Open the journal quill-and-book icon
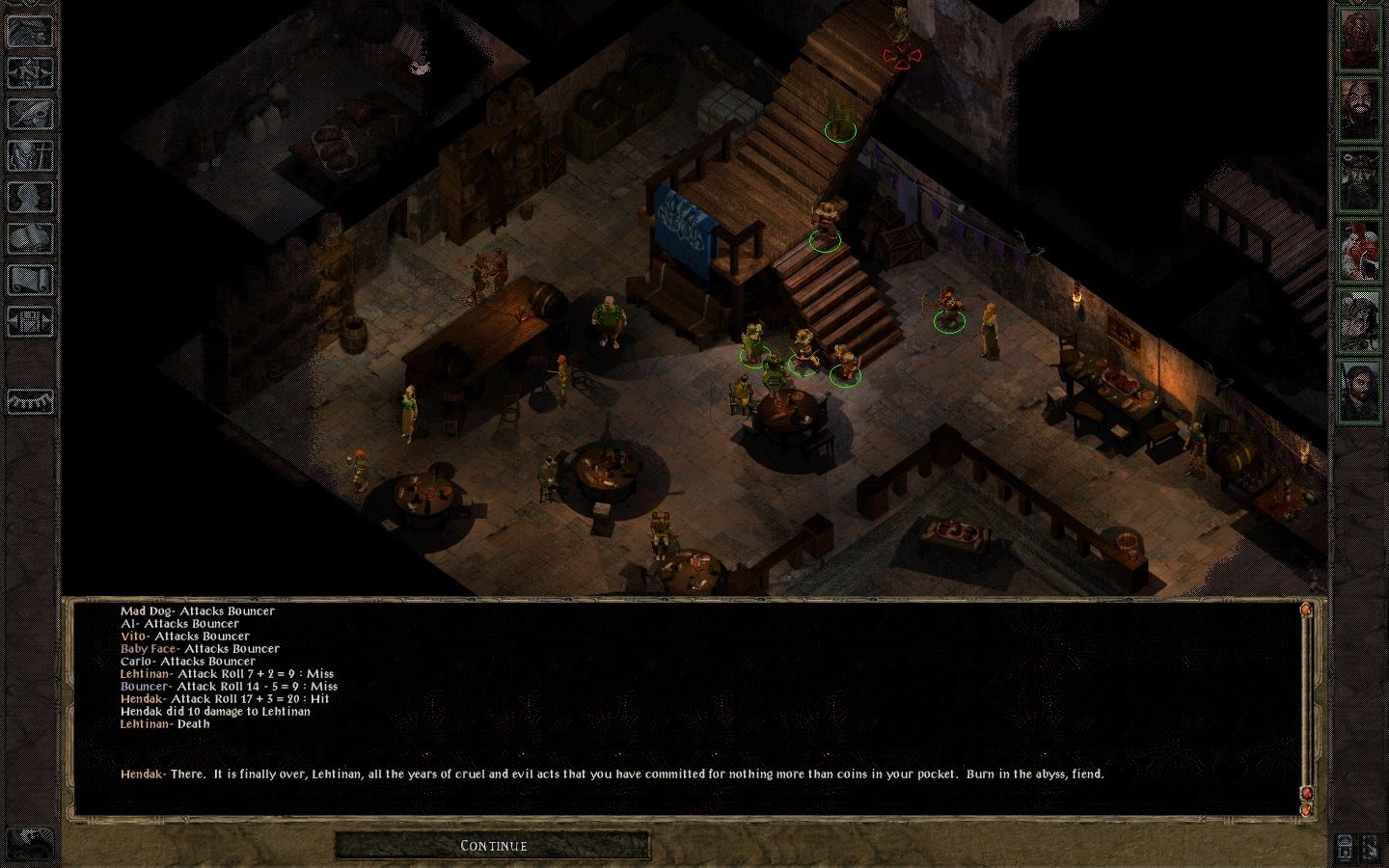Screen dimensions: 1389x868 tap(30, 114)
